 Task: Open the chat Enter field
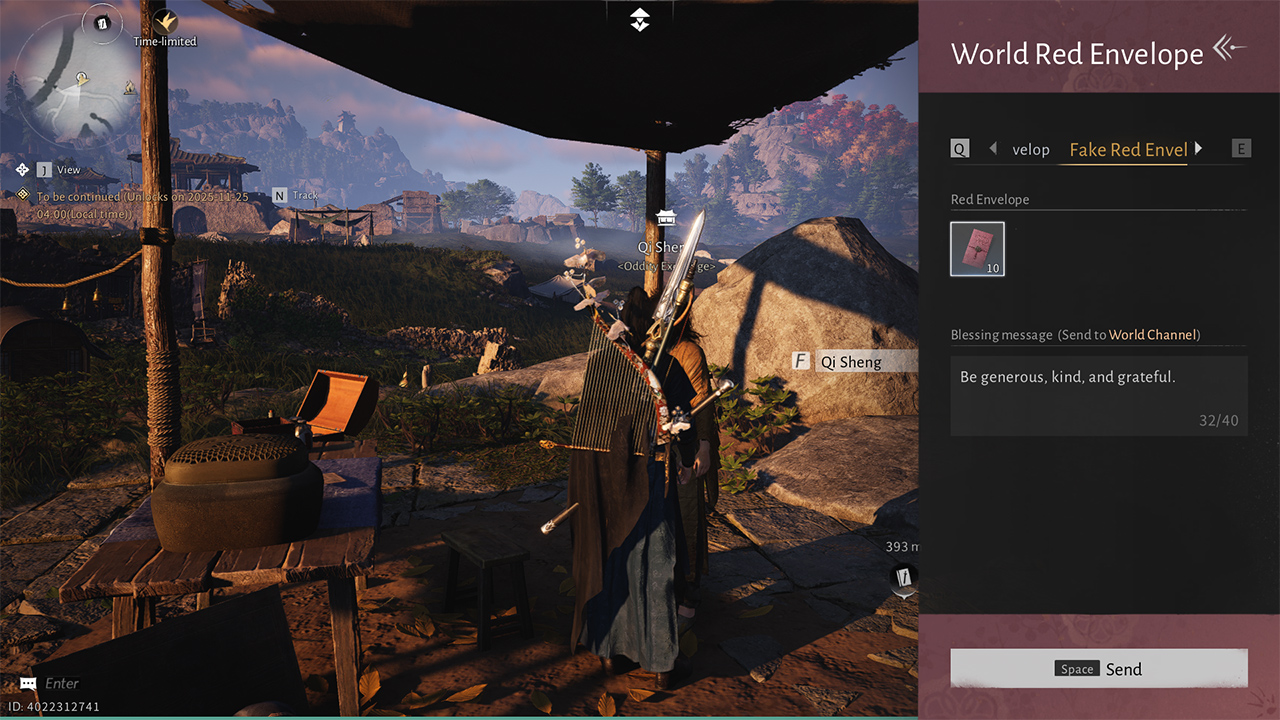[x=60, y=684]
